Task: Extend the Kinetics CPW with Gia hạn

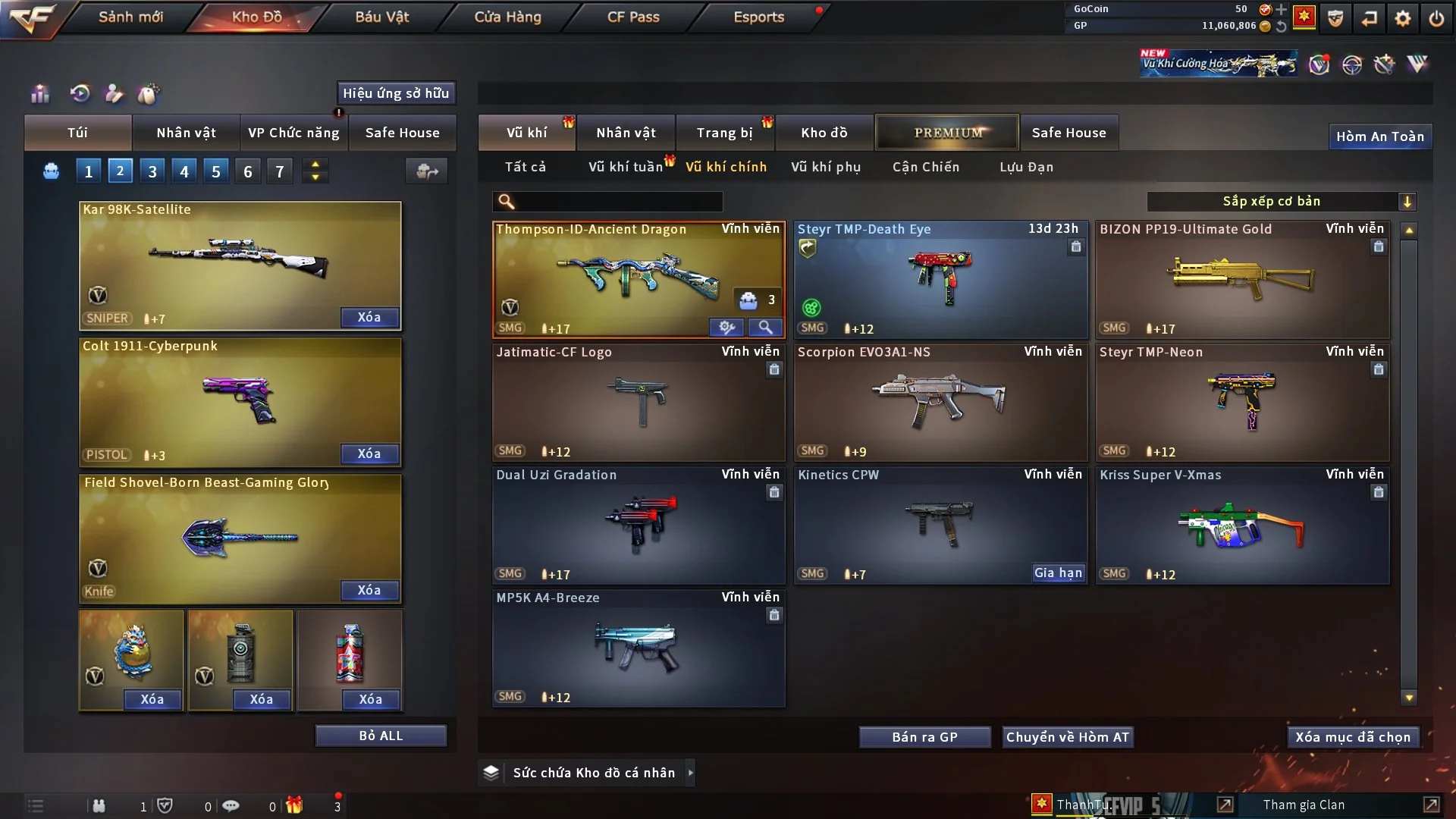Action: [1058, 573]
